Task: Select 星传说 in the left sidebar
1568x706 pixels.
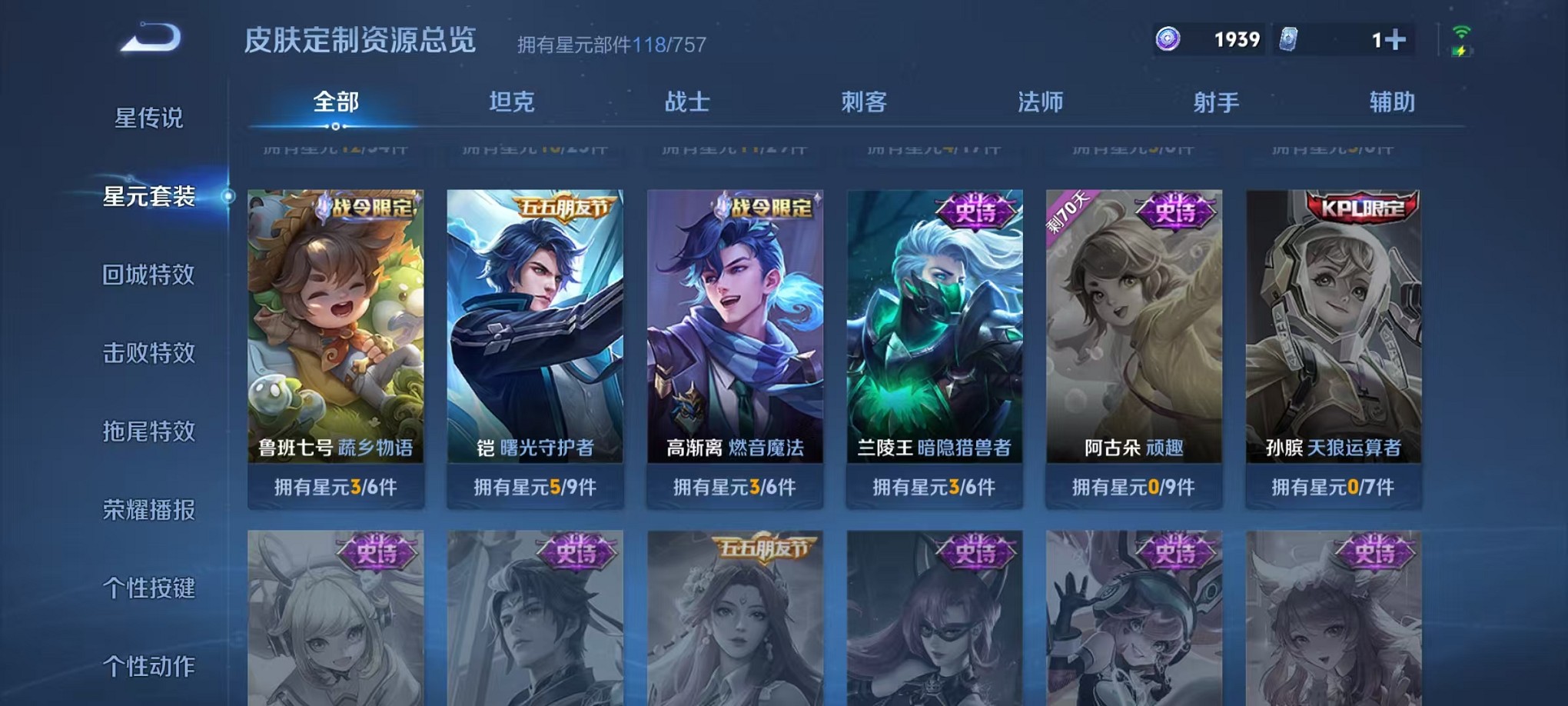Action: [x=149, y=117]
